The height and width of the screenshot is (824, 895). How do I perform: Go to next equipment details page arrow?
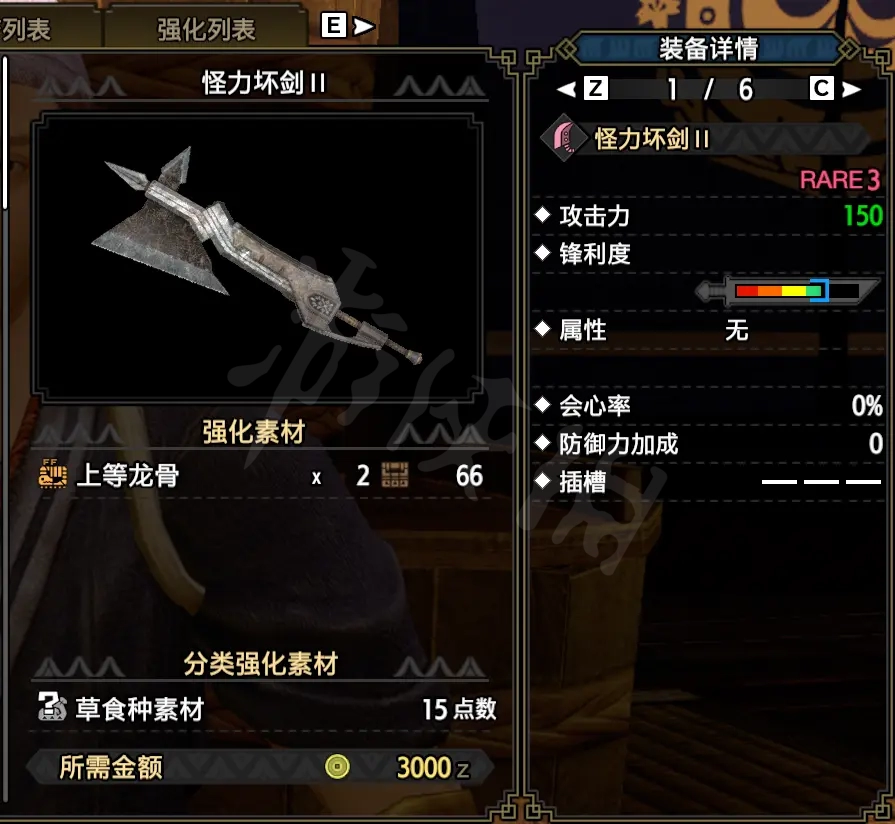click(x=850, y=89)
